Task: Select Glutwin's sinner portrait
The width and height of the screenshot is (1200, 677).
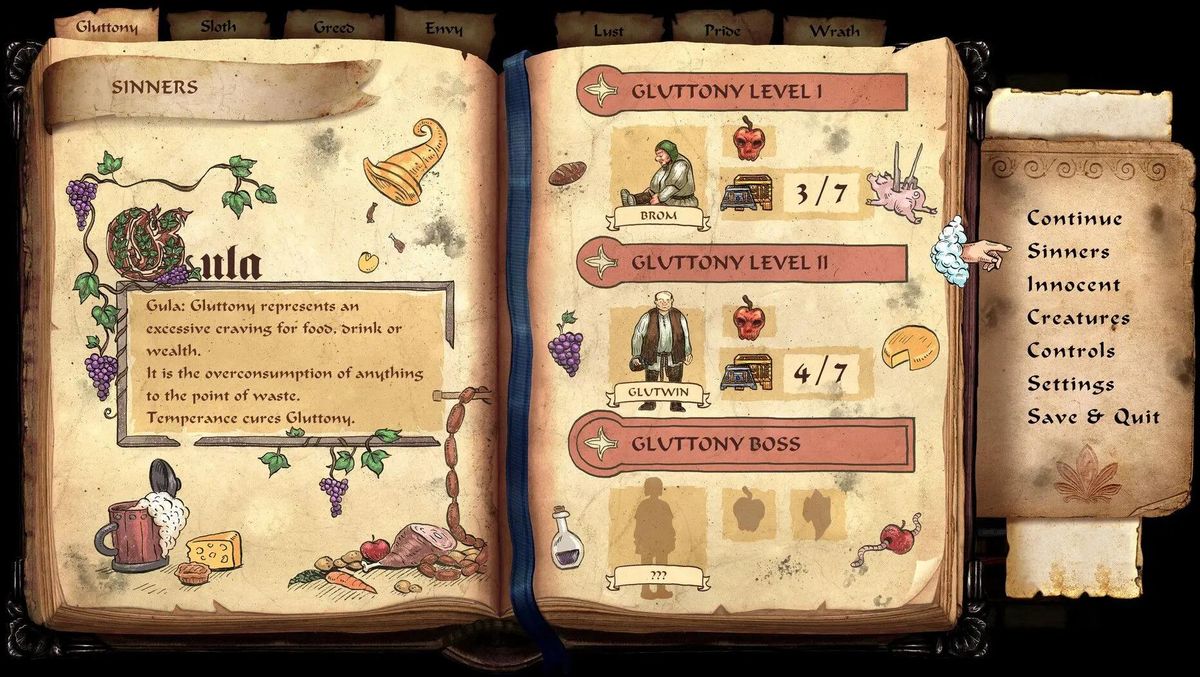Action: click(x=658, y=347)
